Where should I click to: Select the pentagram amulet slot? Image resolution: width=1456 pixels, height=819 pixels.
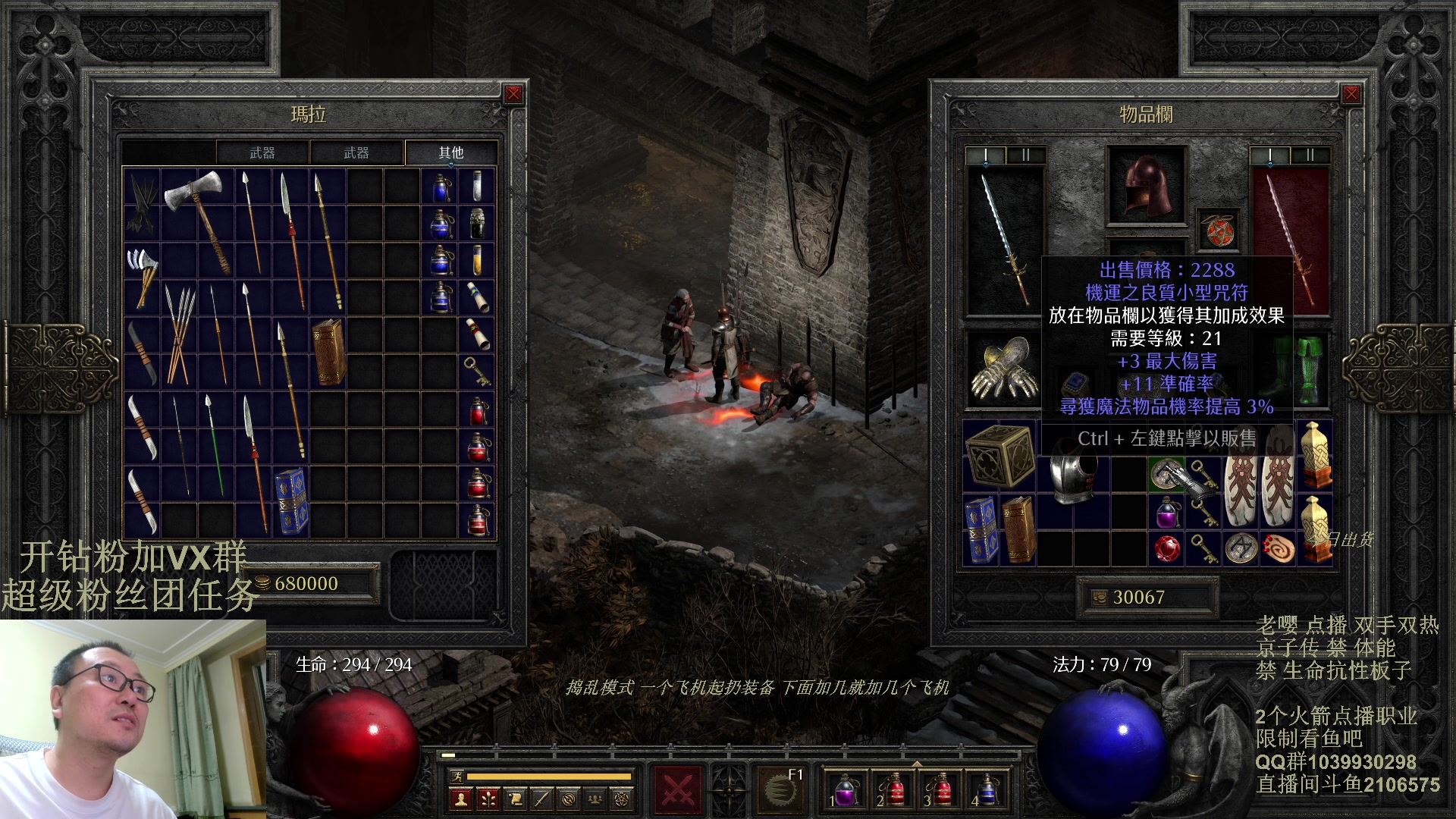click(x=1219, y=231)
